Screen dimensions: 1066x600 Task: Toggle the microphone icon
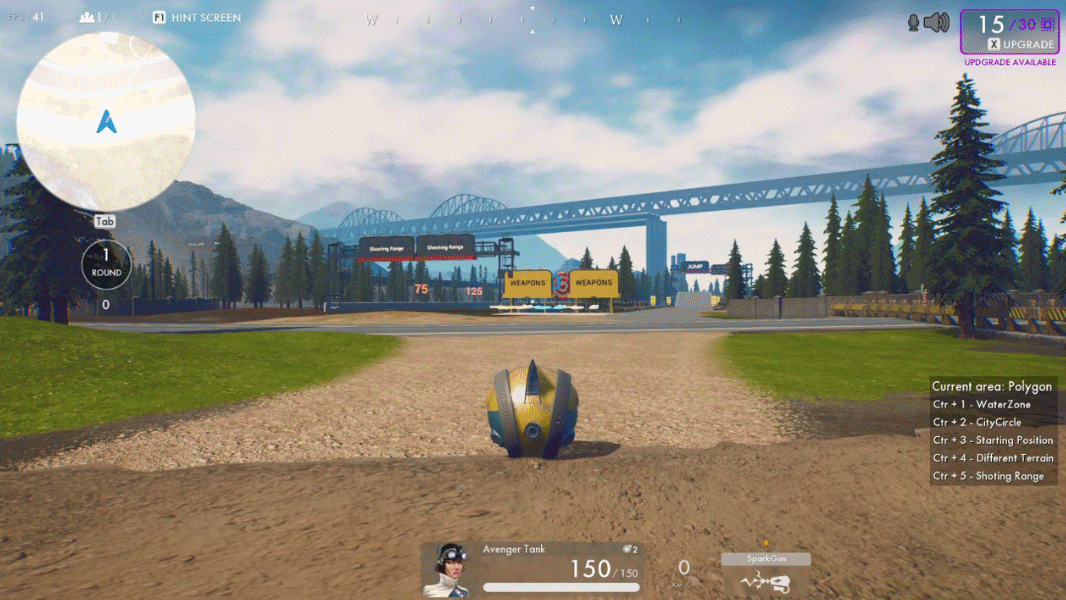(913, 23)
